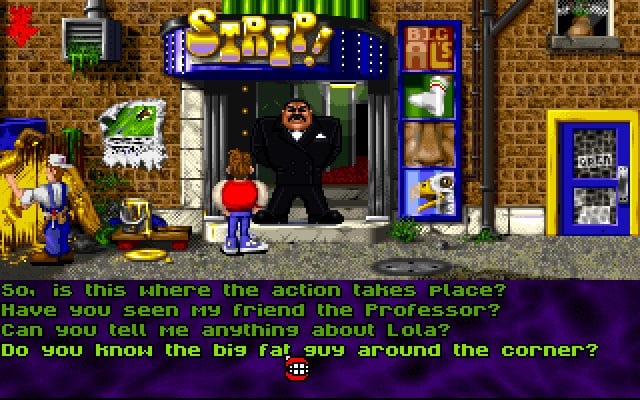Select the big fat guy around the corner question

point(300,350)
